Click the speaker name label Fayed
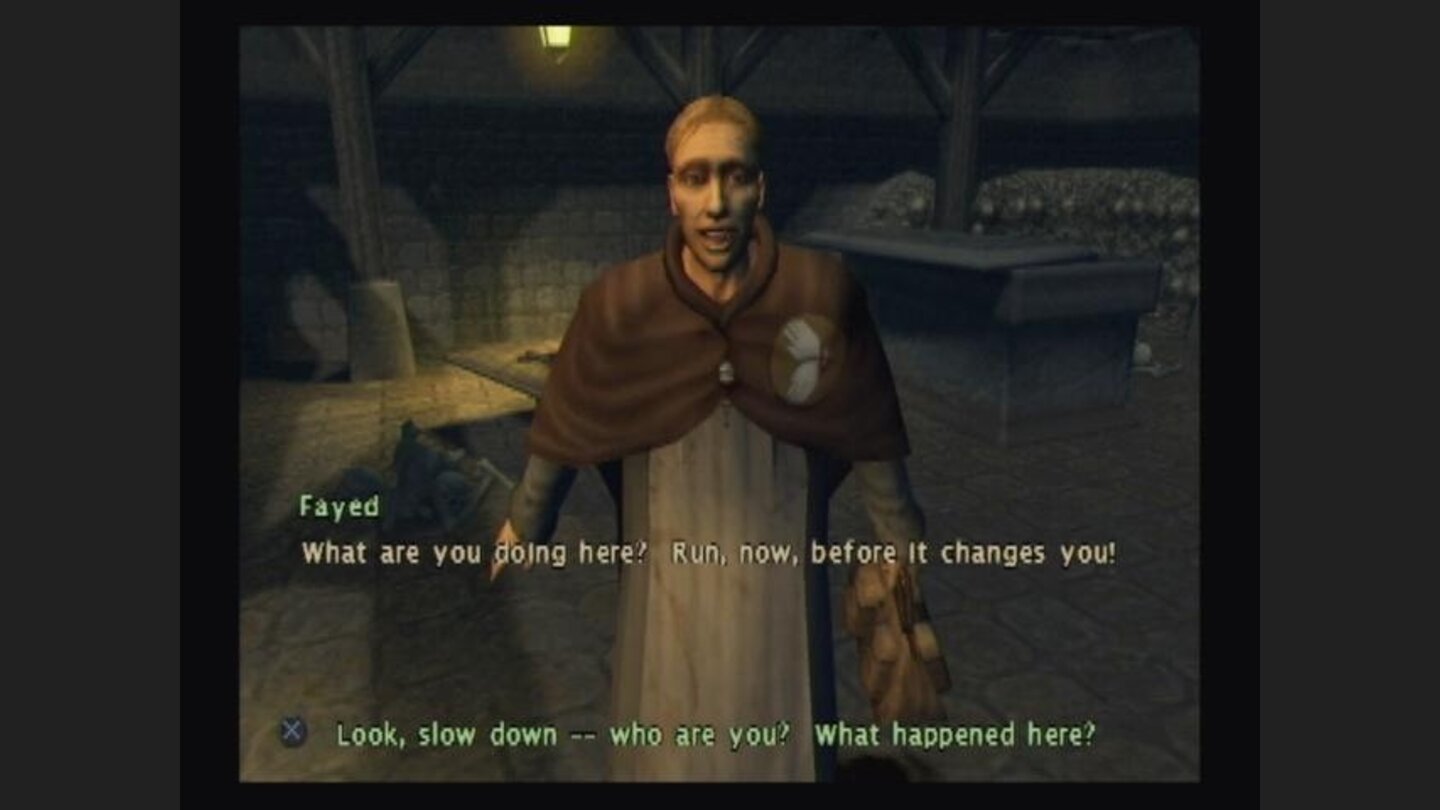 tap(341, 508)
